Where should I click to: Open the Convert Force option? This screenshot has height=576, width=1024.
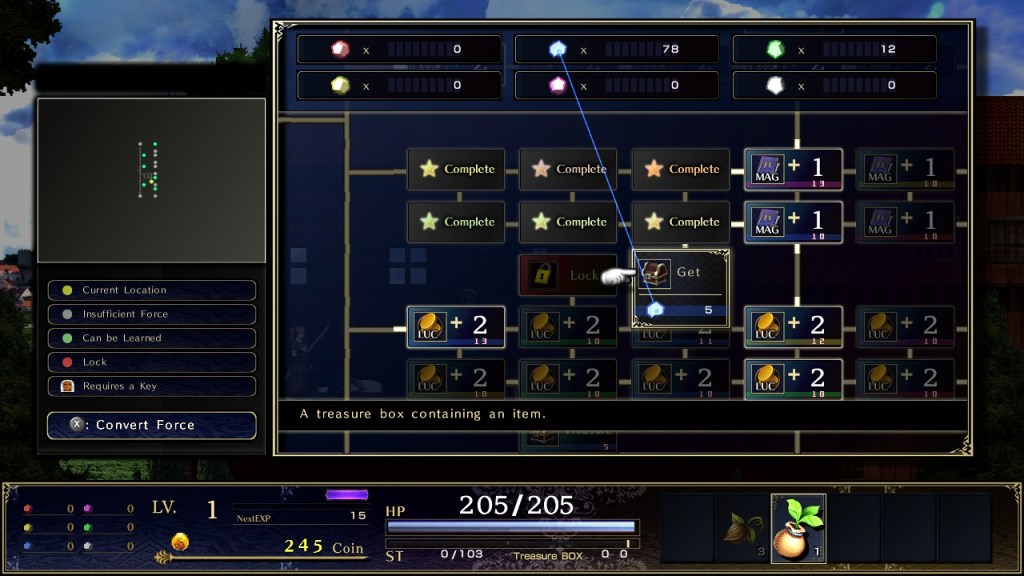[151, 425]
